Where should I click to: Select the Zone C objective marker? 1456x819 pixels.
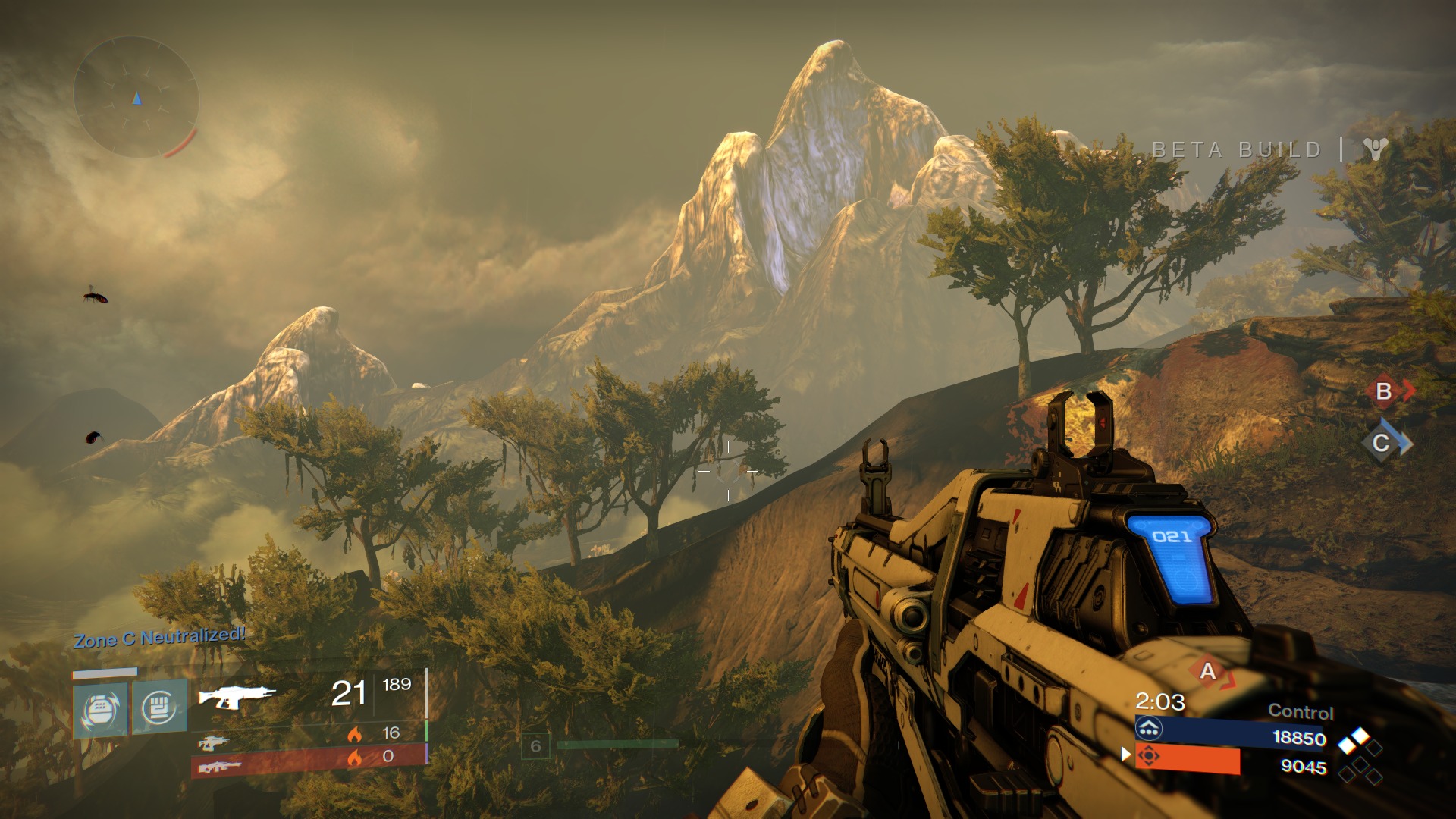pos(1382,443)
